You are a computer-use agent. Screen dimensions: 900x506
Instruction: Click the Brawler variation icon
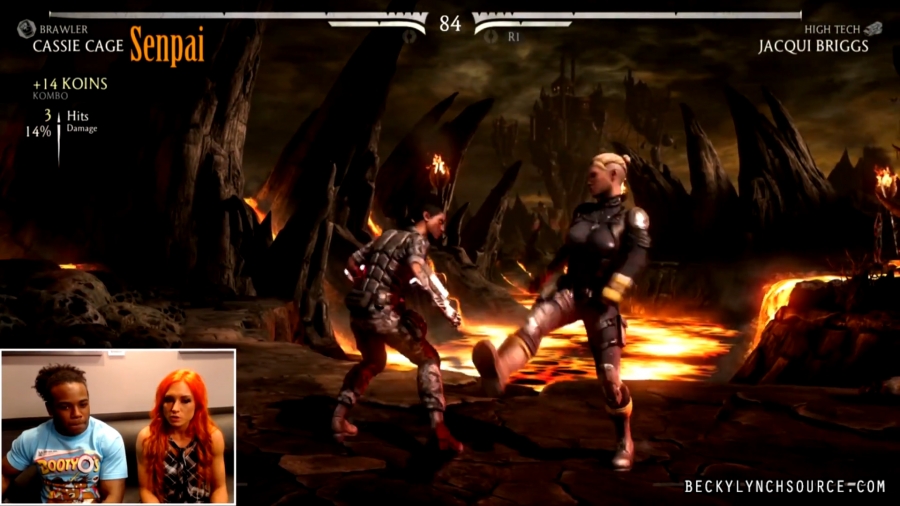click(26, 30)
